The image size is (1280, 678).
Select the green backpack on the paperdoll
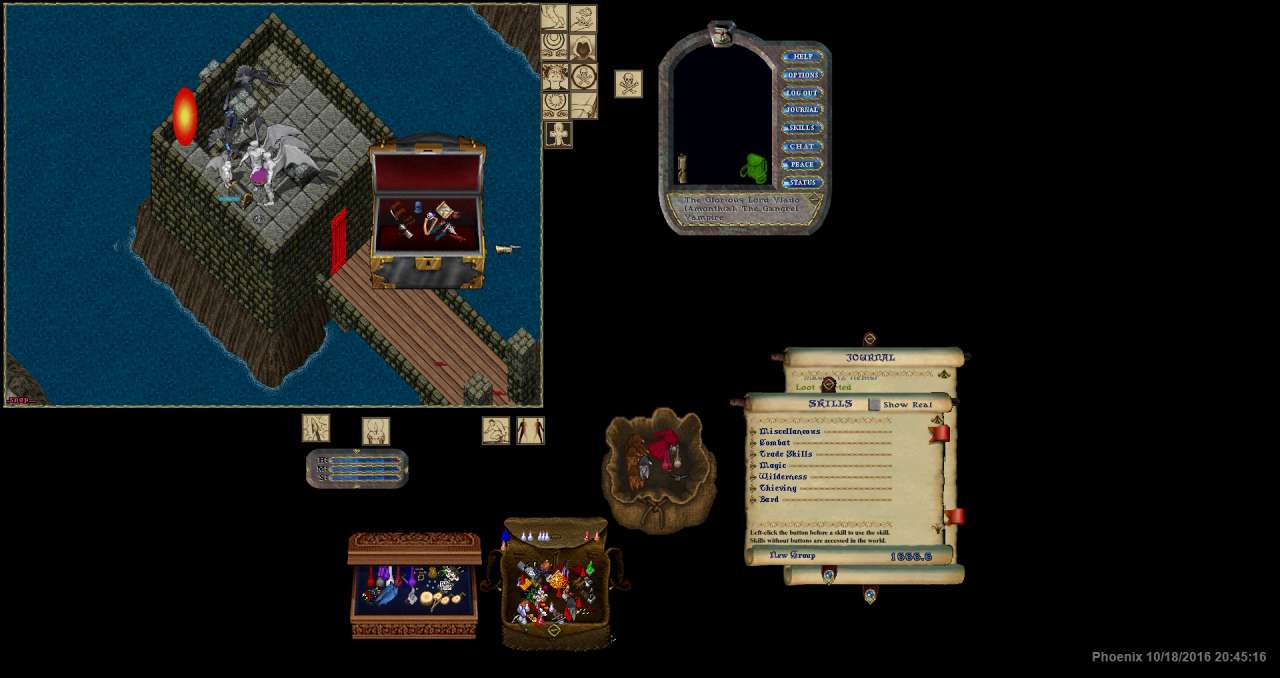(x=755, y=169)
